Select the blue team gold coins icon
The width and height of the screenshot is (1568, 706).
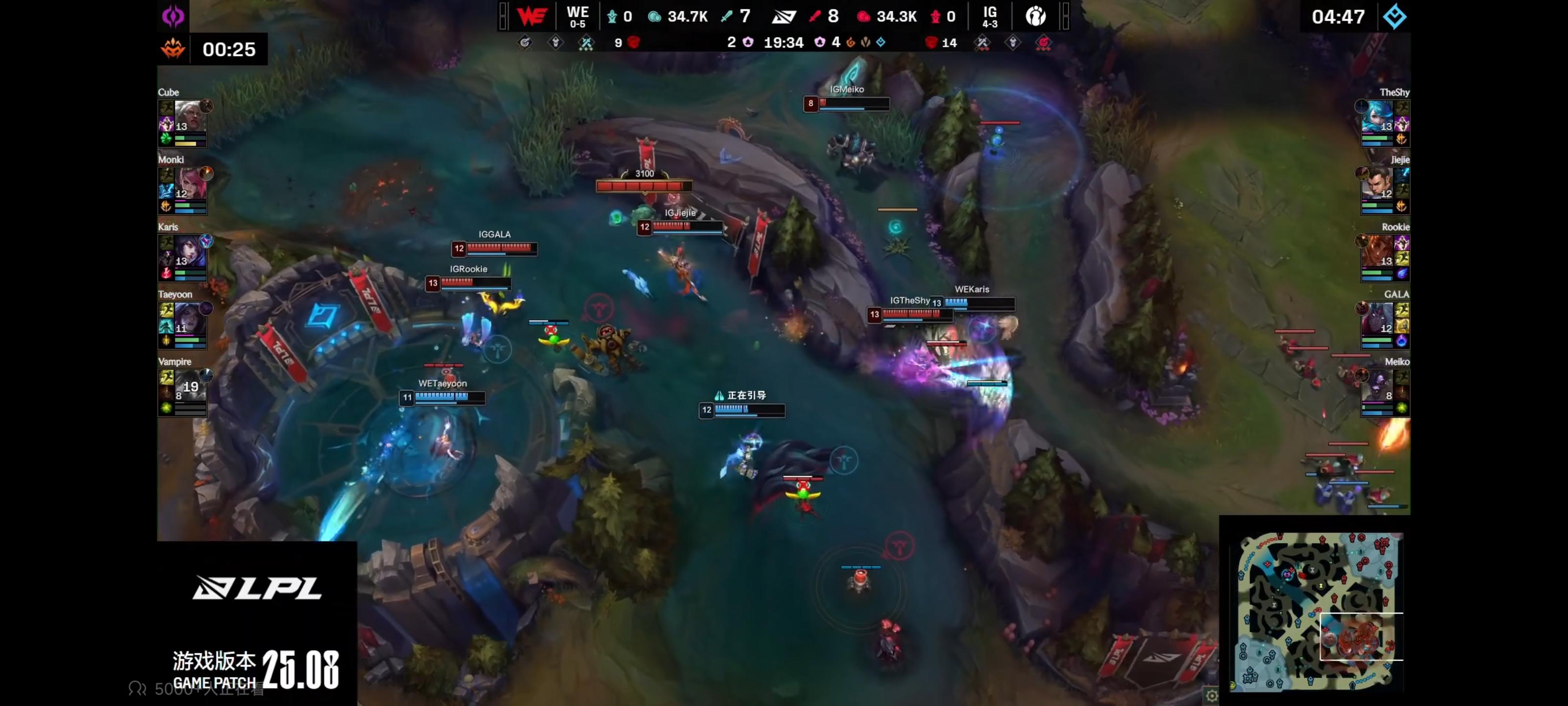tap(656, 17)
